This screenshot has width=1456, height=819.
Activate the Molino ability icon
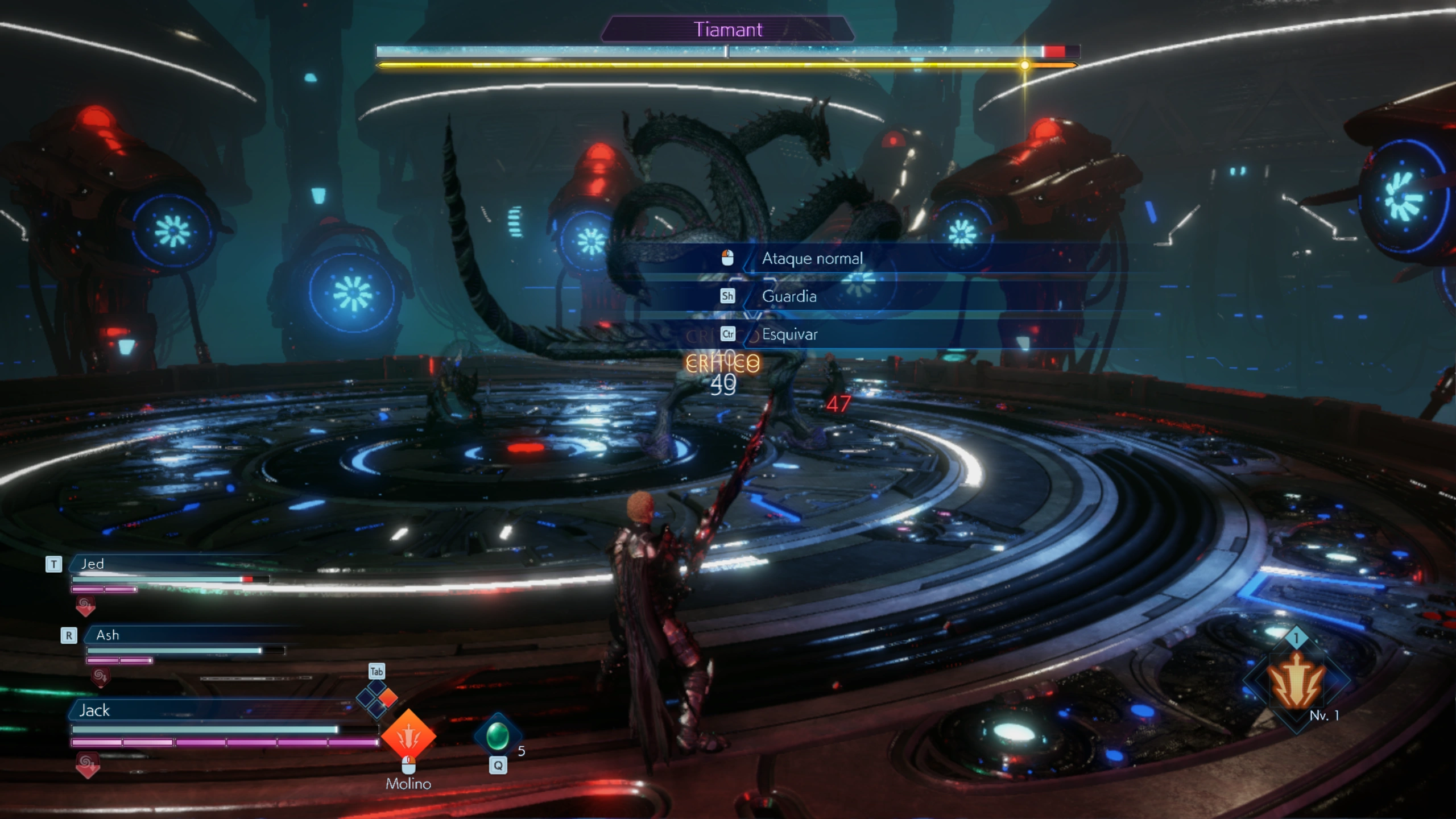[408, 737]
